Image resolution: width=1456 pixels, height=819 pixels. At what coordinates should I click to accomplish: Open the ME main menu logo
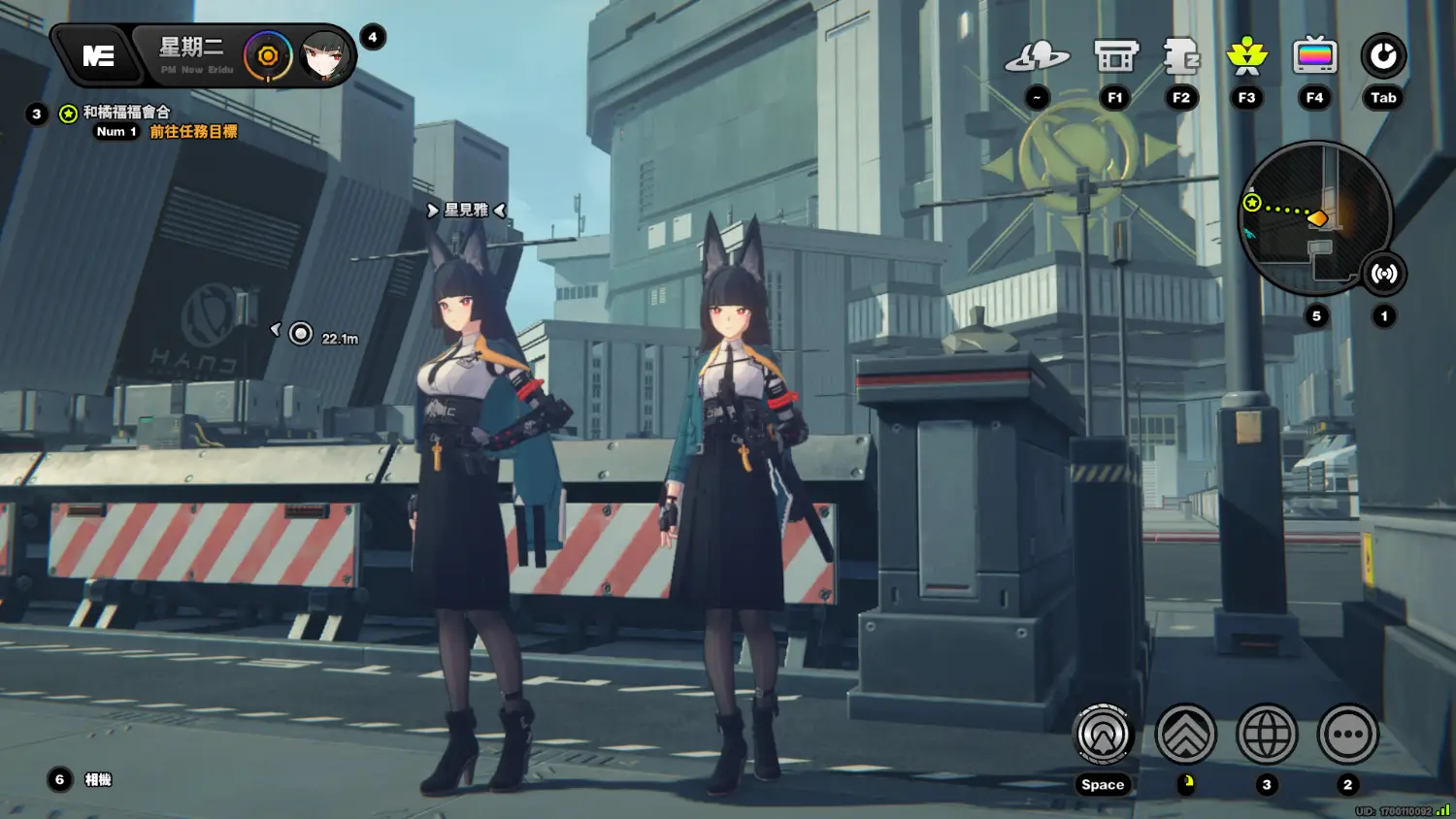pyautogui.click(x=98, y=56)
